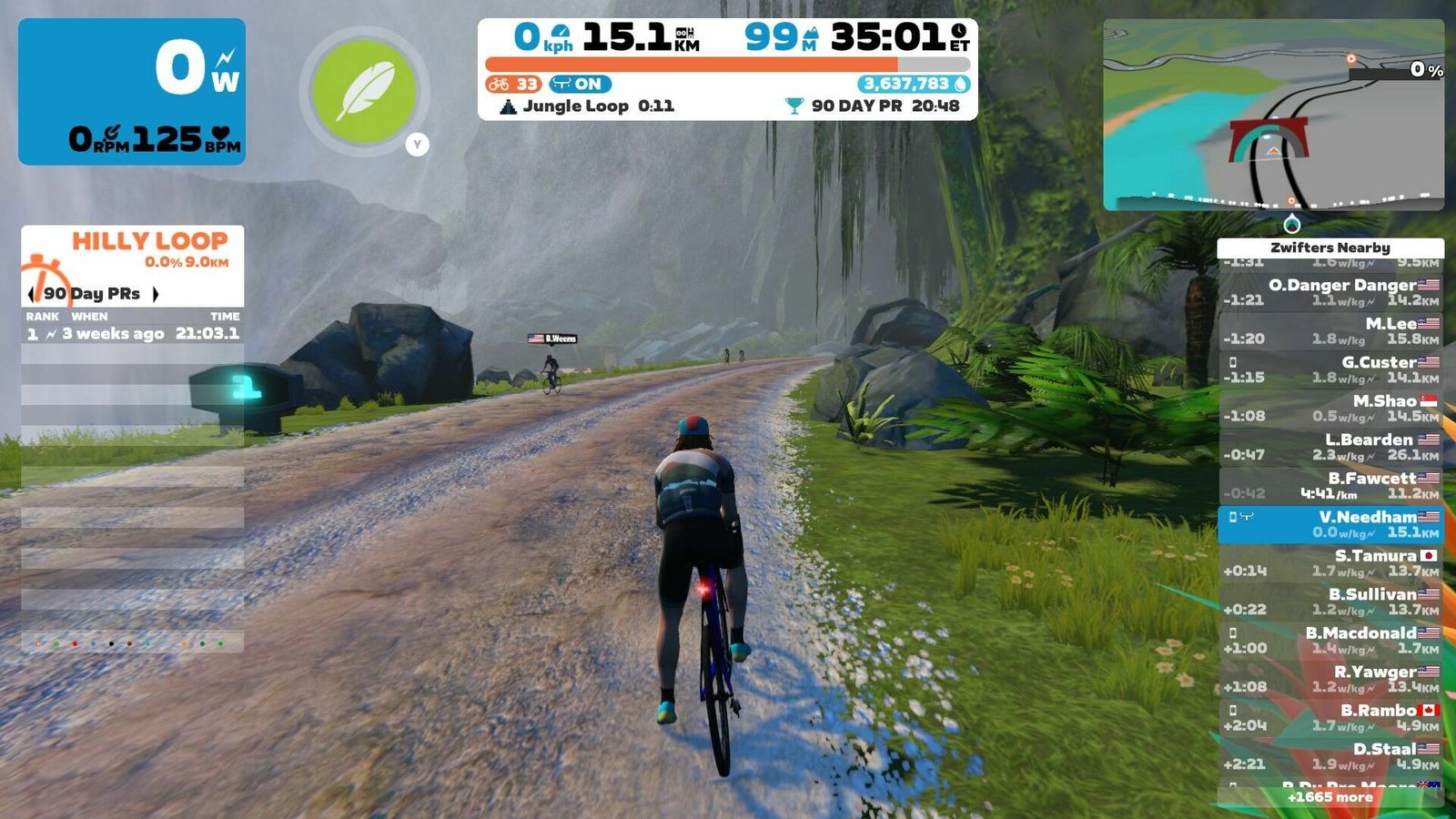Select M.Lee in Zwifters Nearby list
Screen dimensions: 1456x819
pos(1330,331)
